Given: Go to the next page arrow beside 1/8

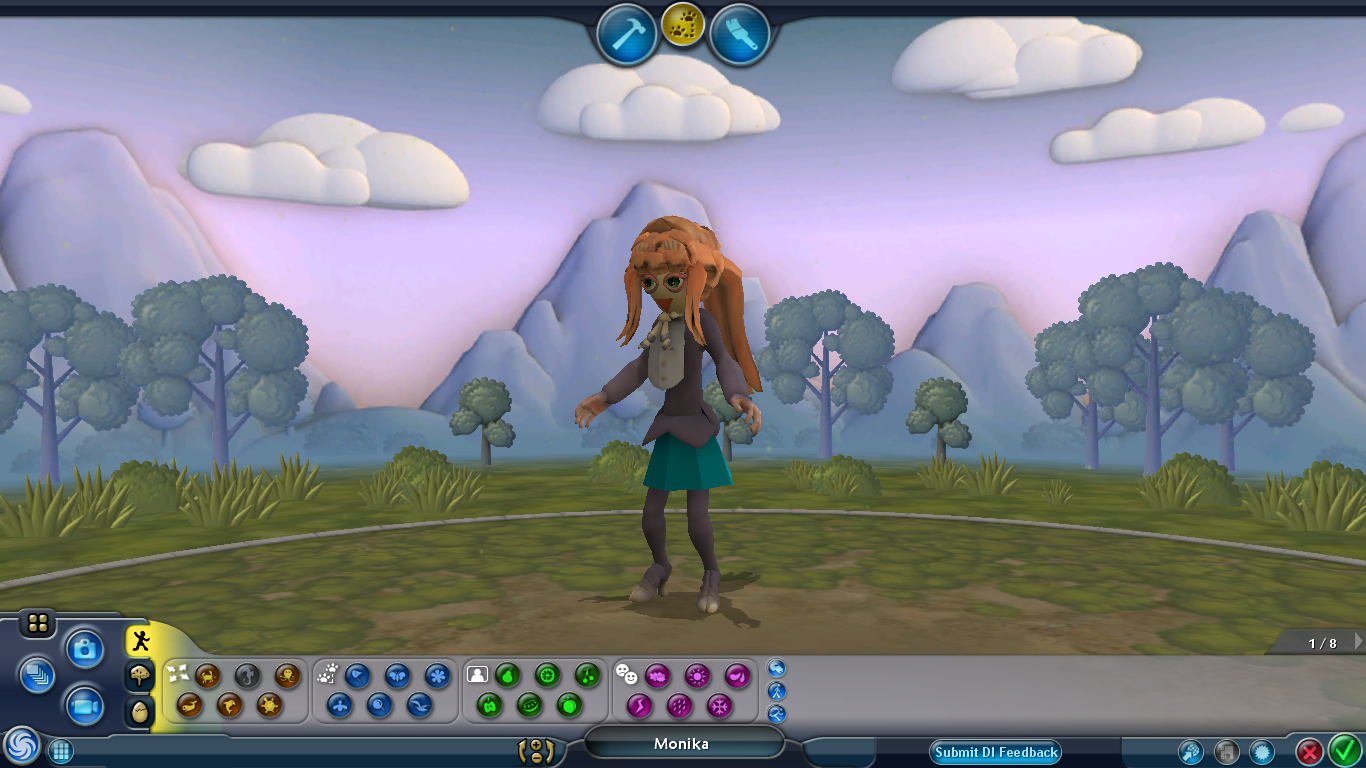Looking at the screenshot, I should pyautogui.click(x=1358, y=642).
